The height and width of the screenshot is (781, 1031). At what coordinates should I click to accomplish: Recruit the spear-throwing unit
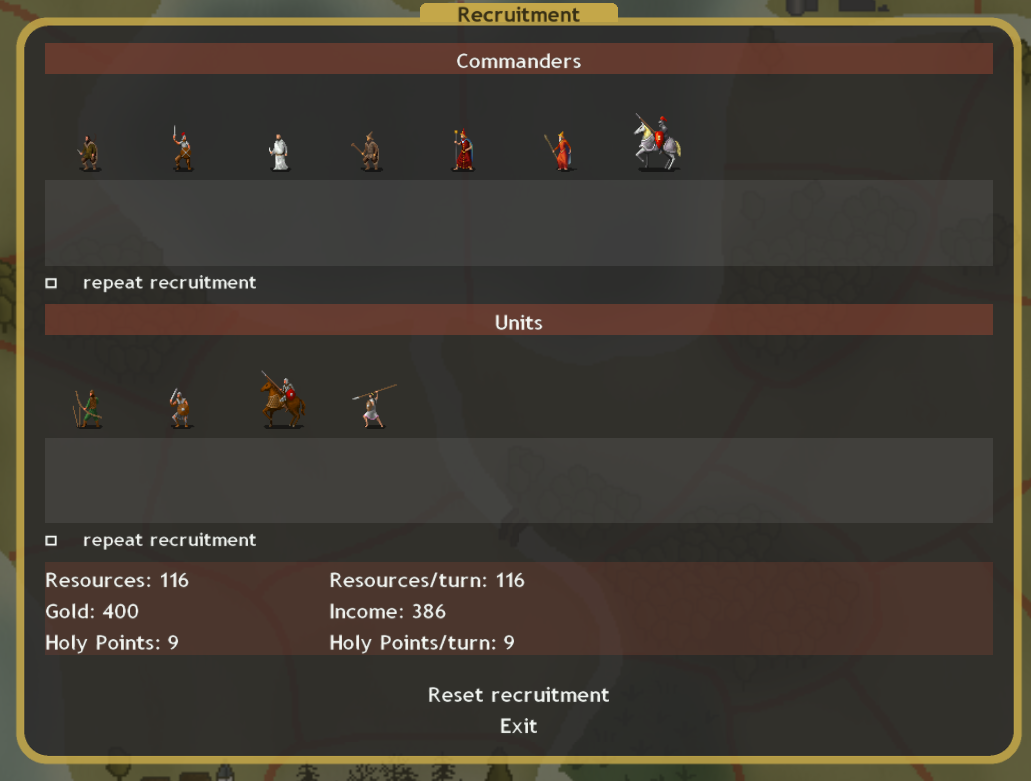373,406
